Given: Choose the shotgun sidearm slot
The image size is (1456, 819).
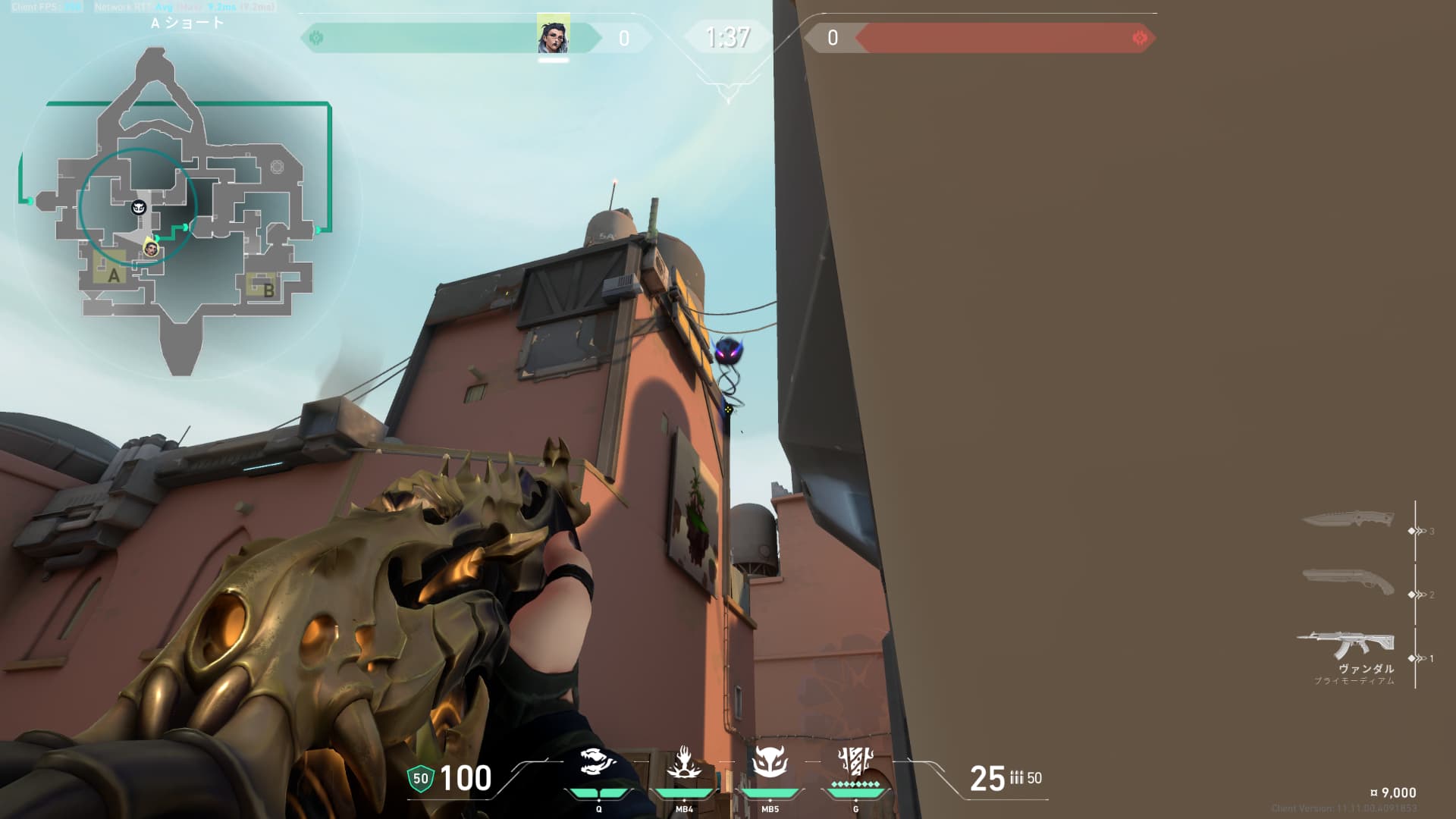Looking at the screenshot, I should 1348,582.
